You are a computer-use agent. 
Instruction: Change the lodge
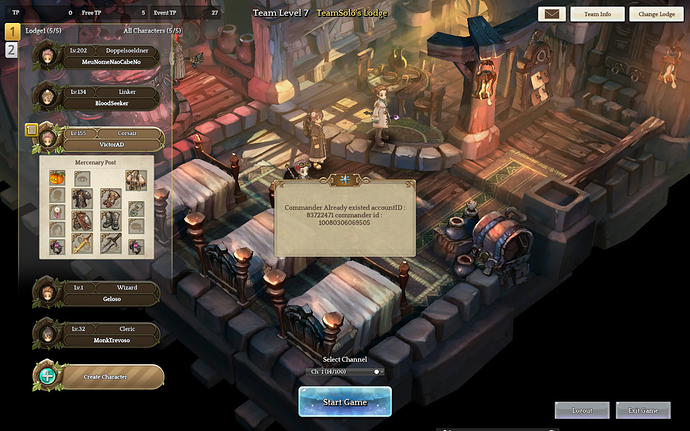(656, 15)
